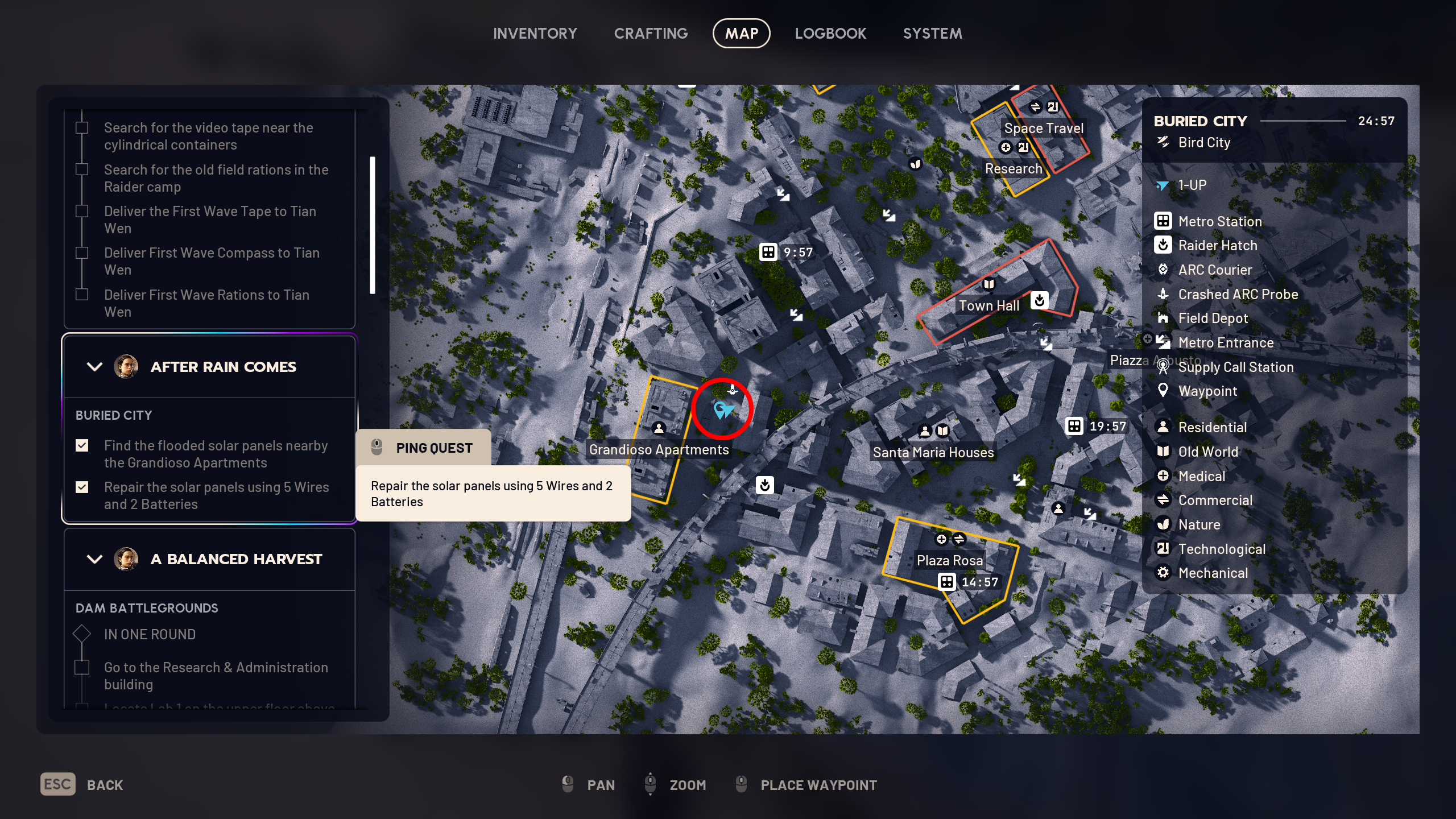Collapse the AFTER RAIN COMES quest
Screen dimensions: 1456x819
(x=94, y=367)
